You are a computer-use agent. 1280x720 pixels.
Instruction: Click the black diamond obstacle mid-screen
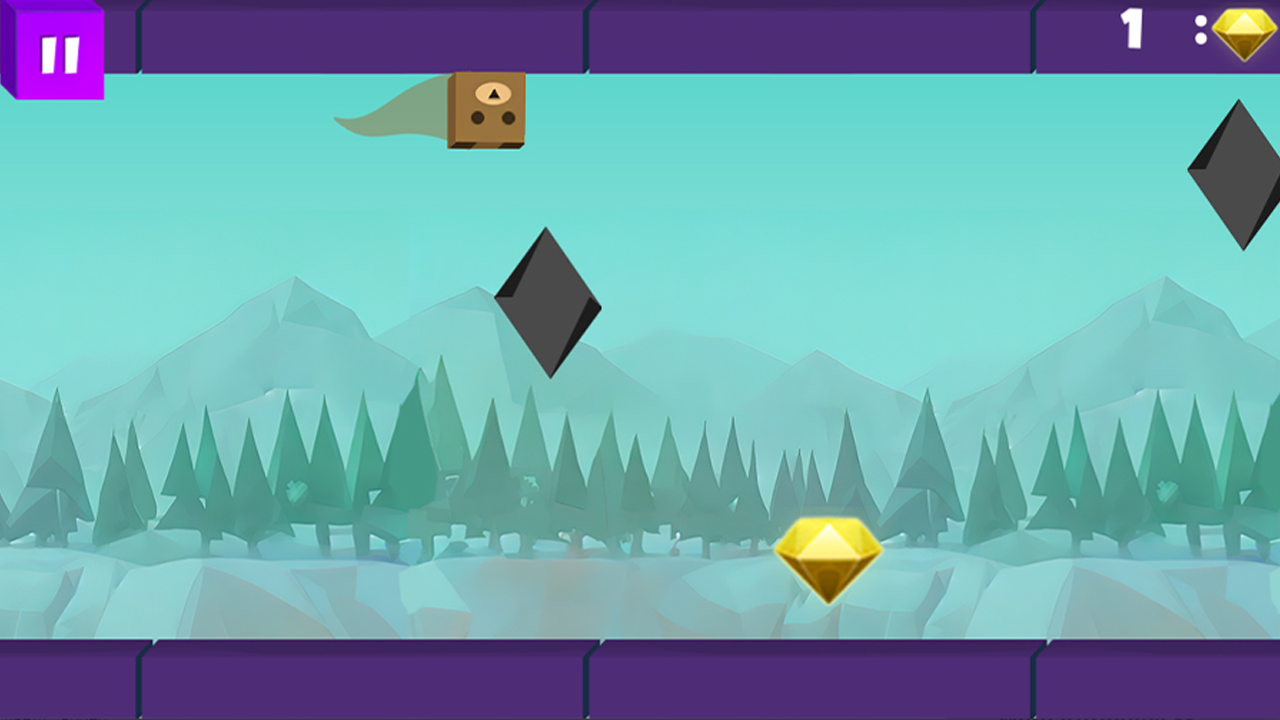pyautogui.click(x=550, y=300)
